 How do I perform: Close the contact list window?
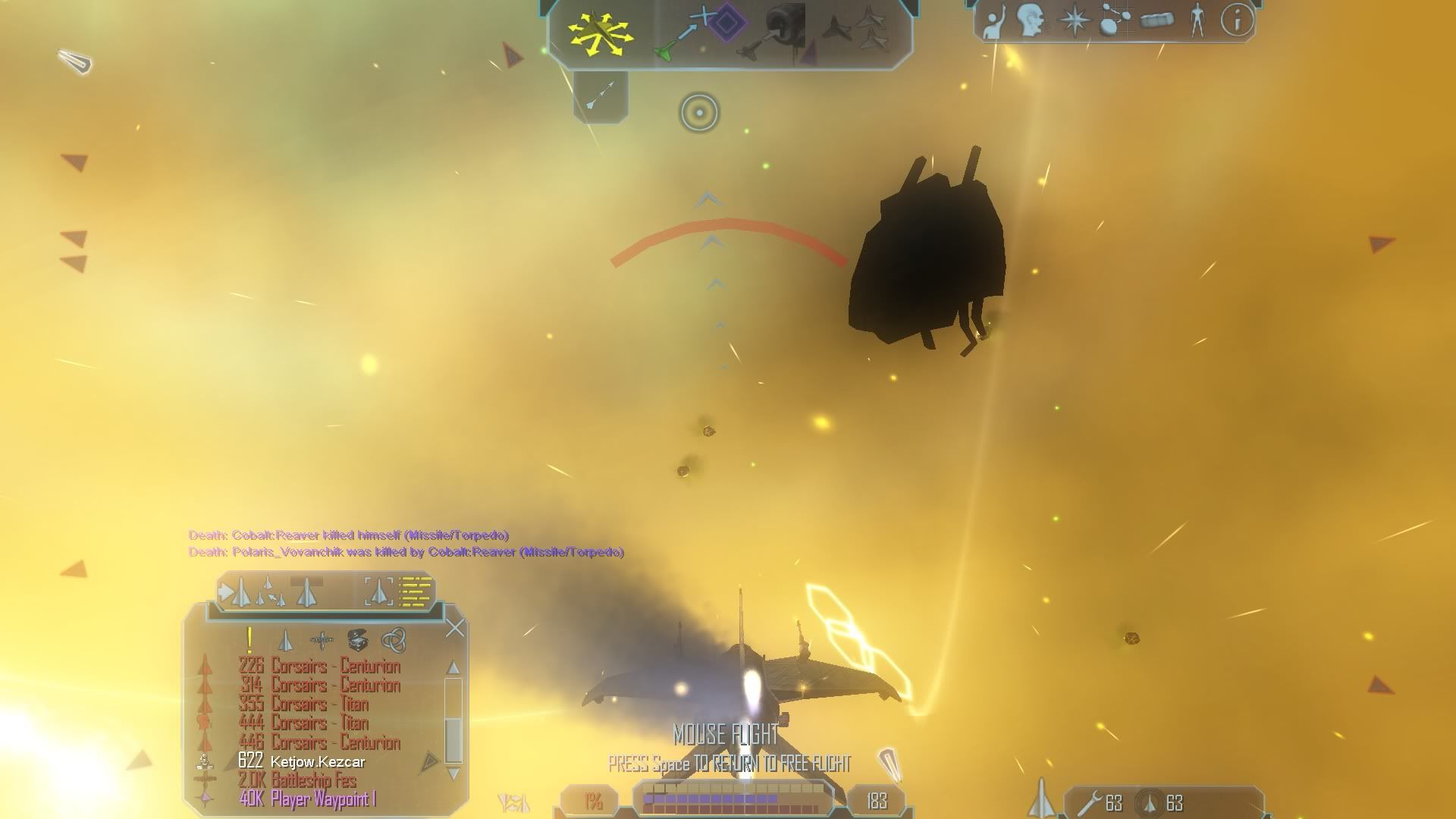[x=455, y=628]
